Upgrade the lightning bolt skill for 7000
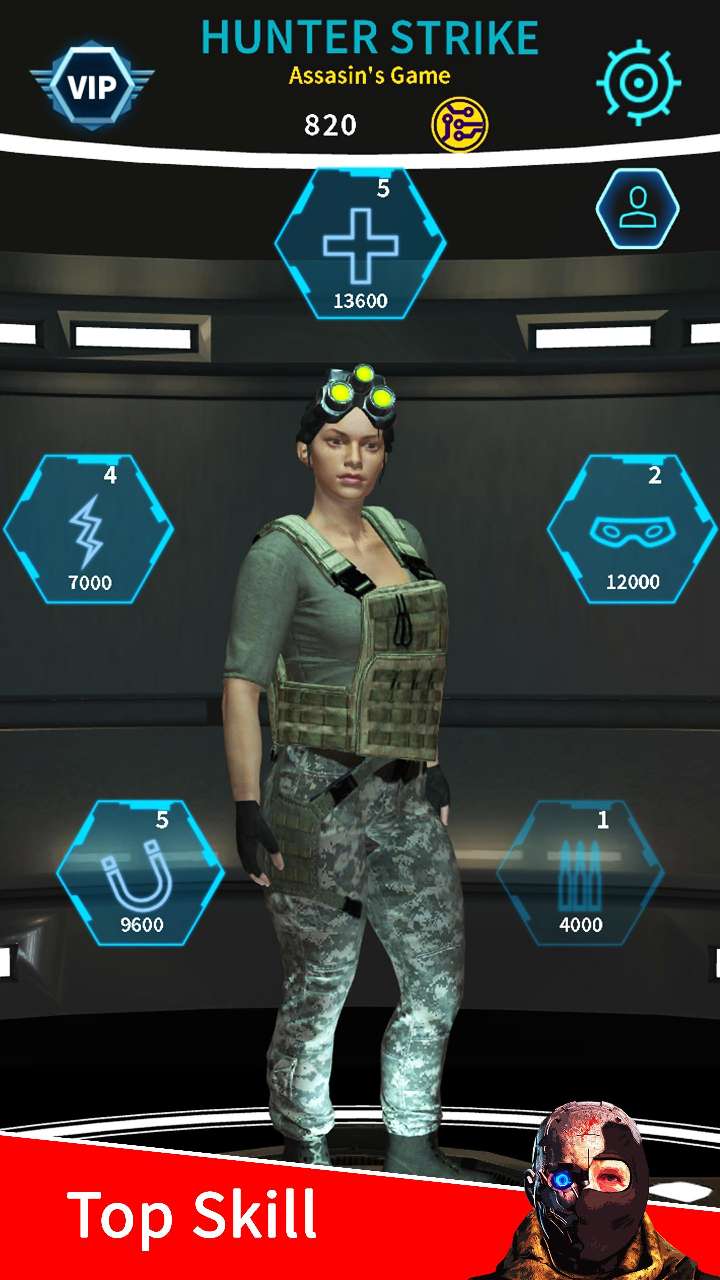Image resolution: width=720 pixels, height=1280 pixels. [89, 530]
